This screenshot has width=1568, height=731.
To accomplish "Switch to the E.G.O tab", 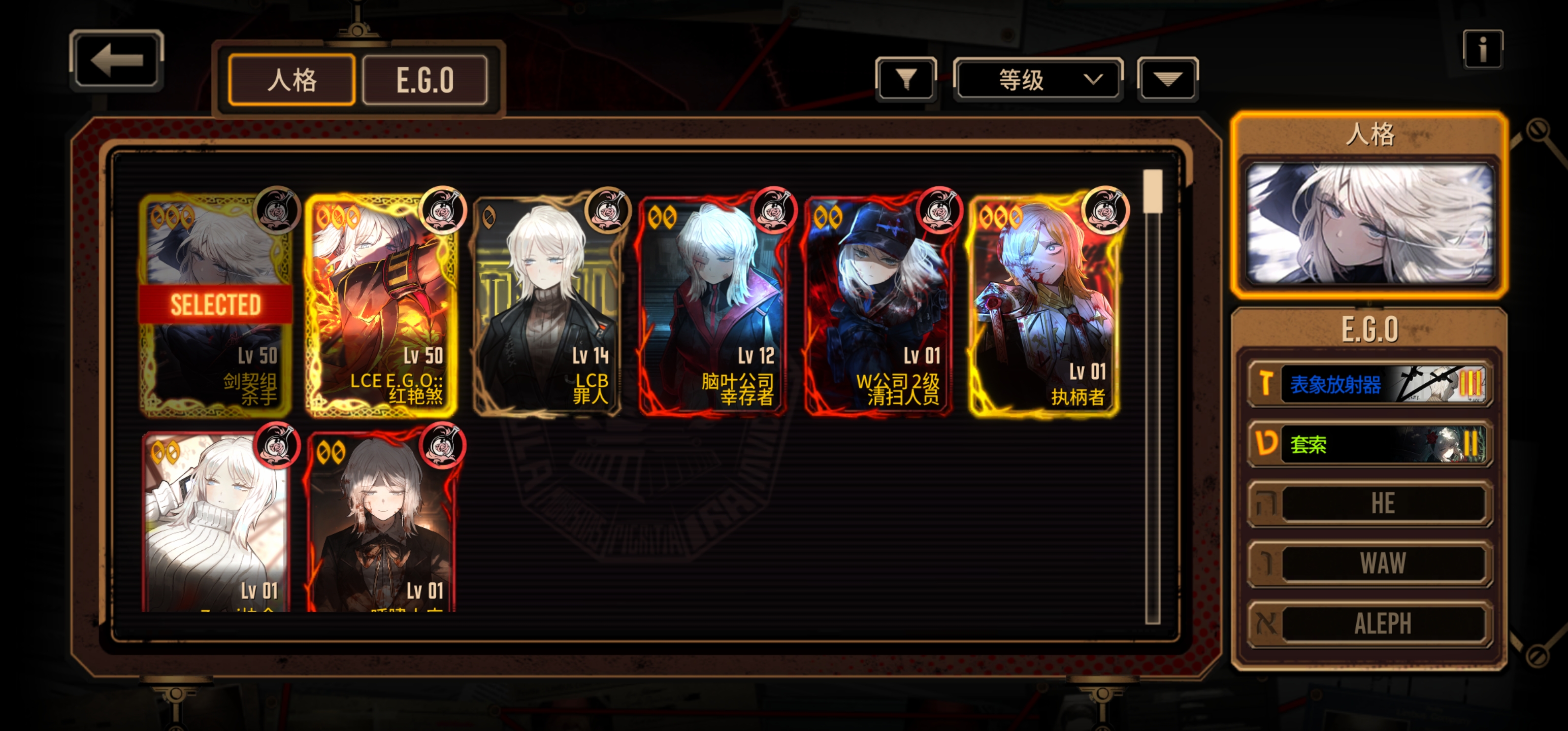I will [x=425, y=80].
